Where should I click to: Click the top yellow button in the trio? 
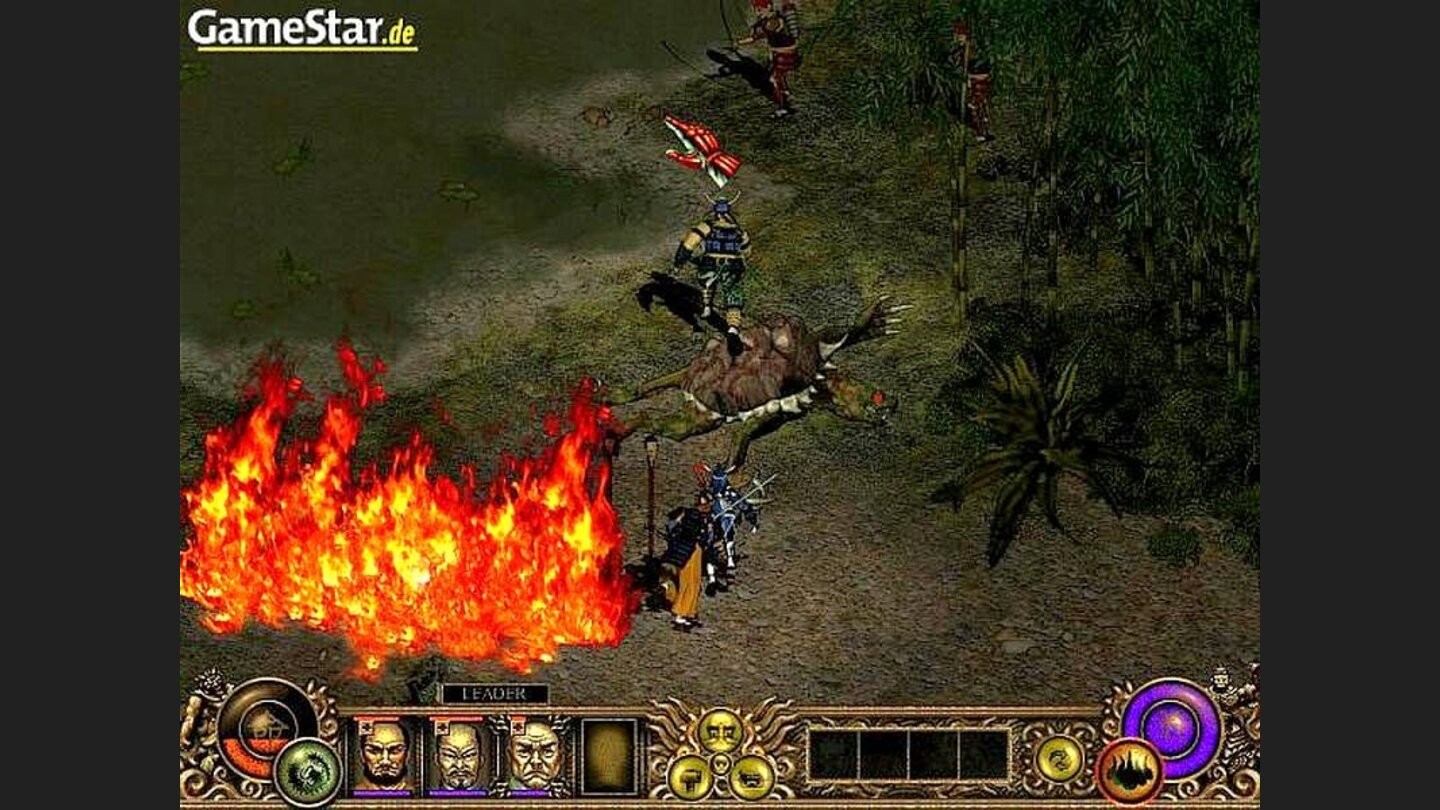720,730
